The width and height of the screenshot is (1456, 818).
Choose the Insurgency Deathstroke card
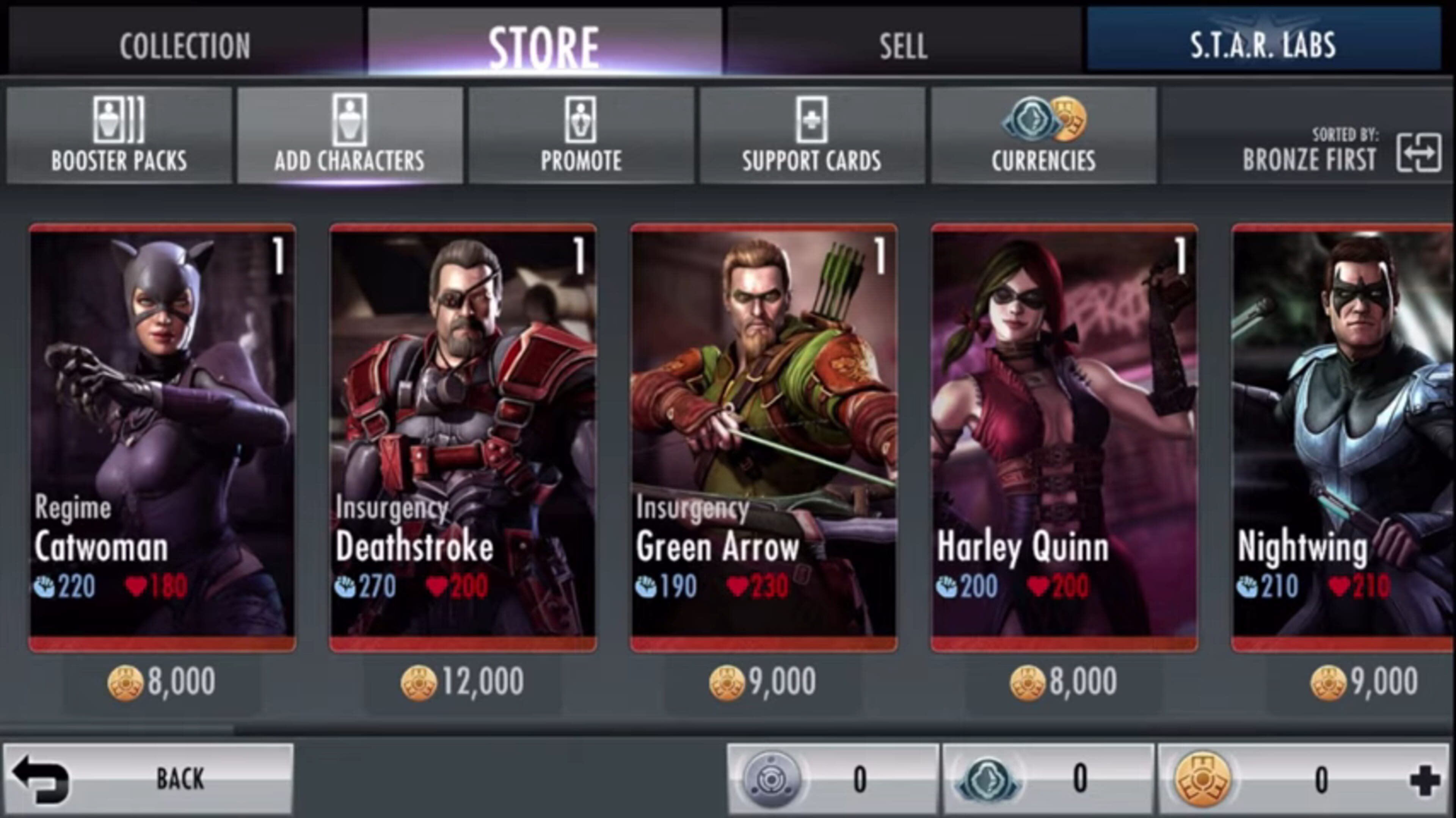point(463,435)
